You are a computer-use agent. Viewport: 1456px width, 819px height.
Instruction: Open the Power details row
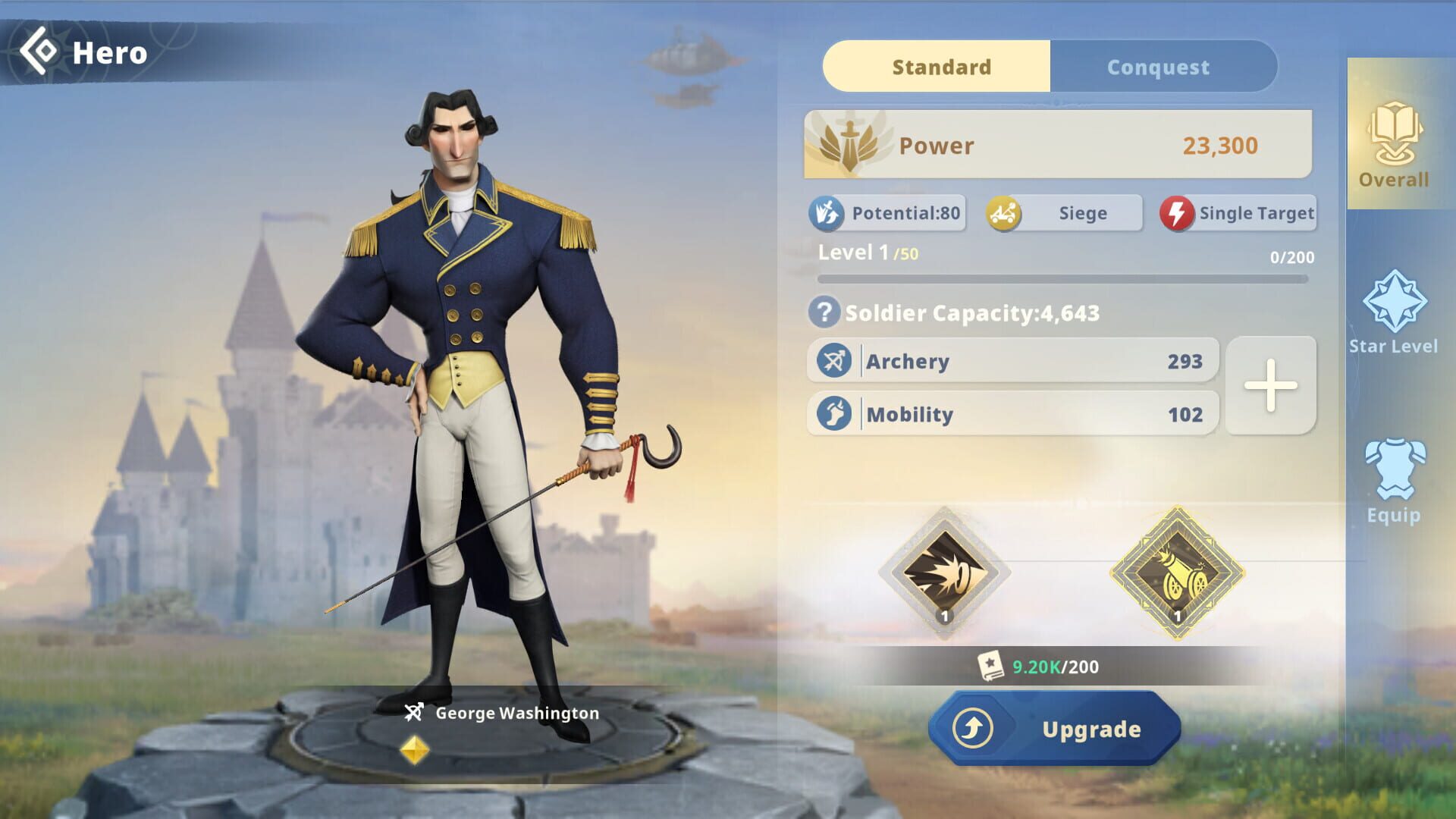click(1056, 145)
